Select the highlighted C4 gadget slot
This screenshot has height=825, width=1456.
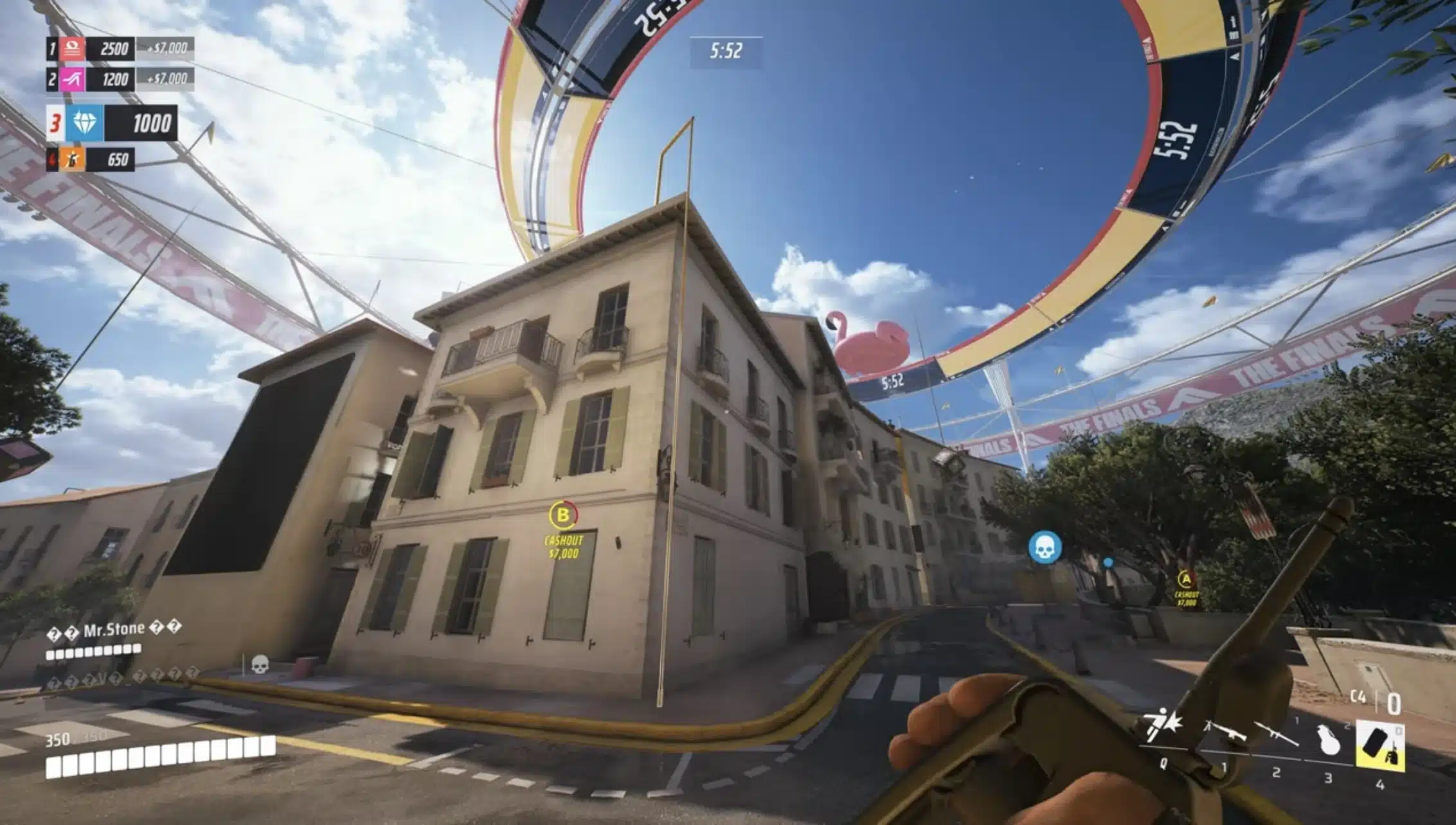pos(1380,747)
